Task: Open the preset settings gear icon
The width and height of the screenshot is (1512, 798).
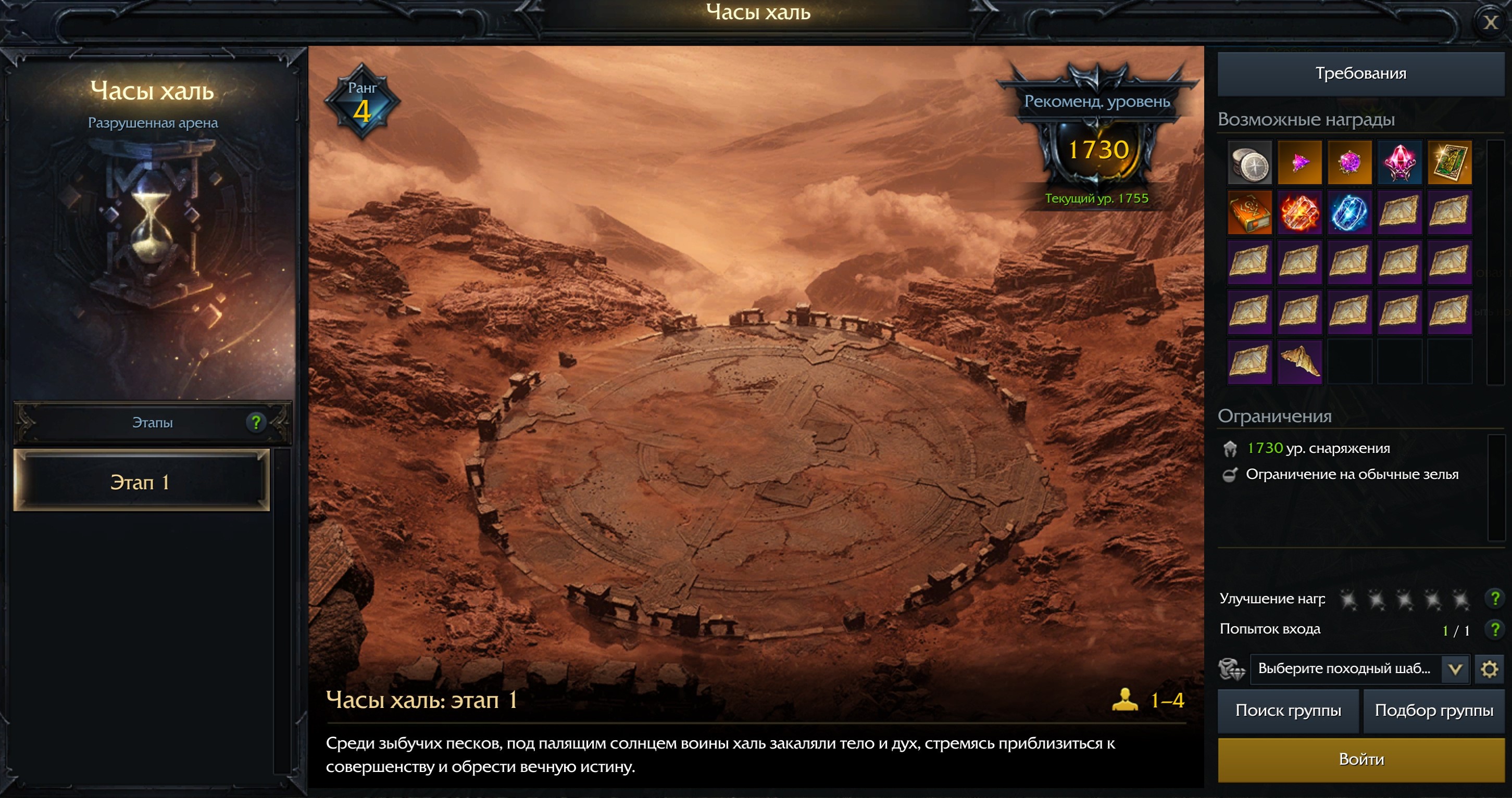Action: (x=1489, y=669)
